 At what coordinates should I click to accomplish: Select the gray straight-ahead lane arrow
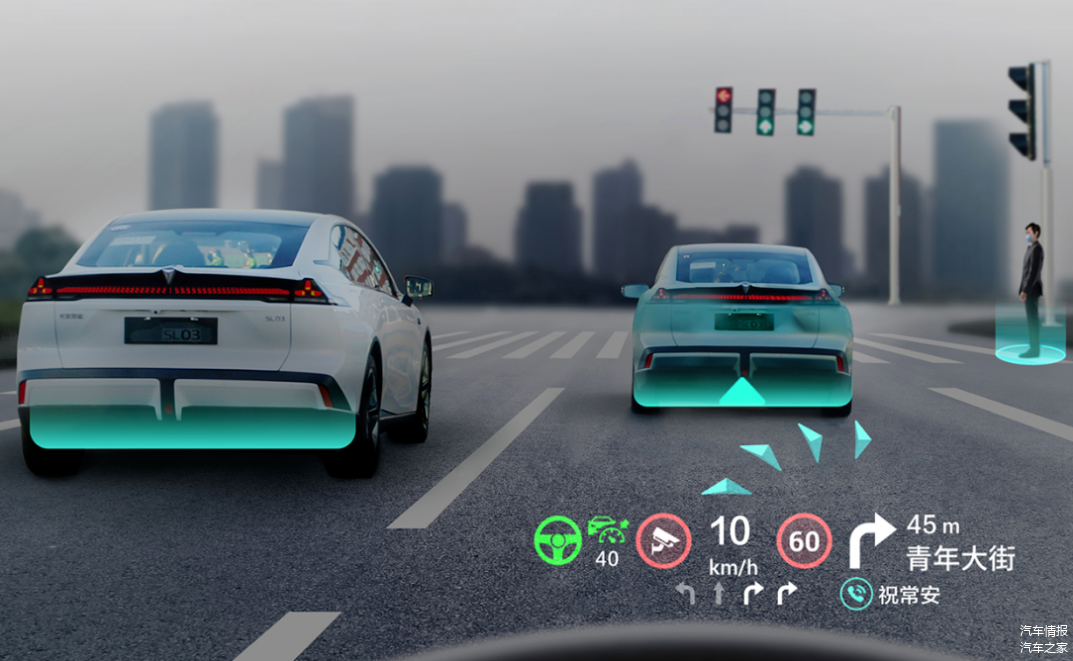718,593
